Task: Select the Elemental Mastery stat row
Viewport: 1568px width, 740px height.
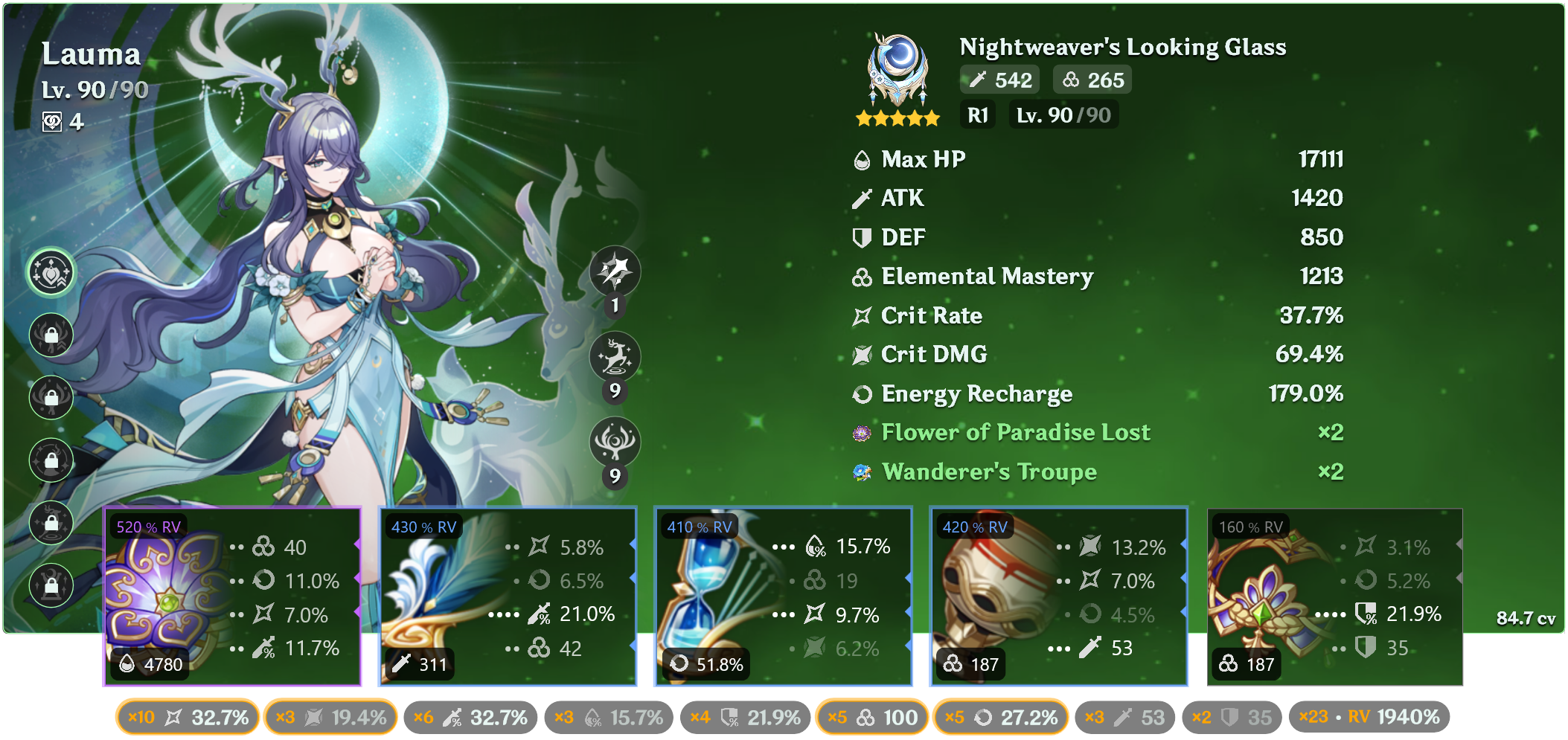Action: pyautogui.click(x=1097, y=277)
